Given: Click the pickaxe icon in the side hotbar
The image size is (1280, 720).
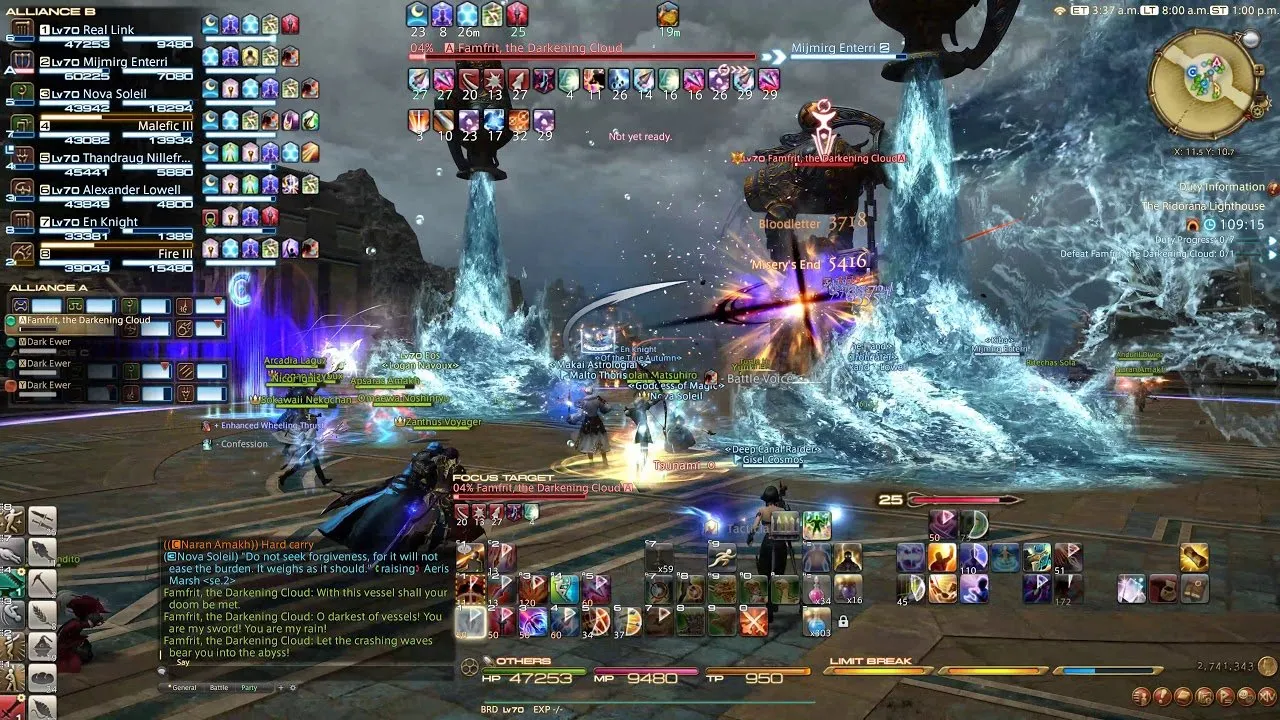Looking at the screenshot, I should tap(42, 582).
